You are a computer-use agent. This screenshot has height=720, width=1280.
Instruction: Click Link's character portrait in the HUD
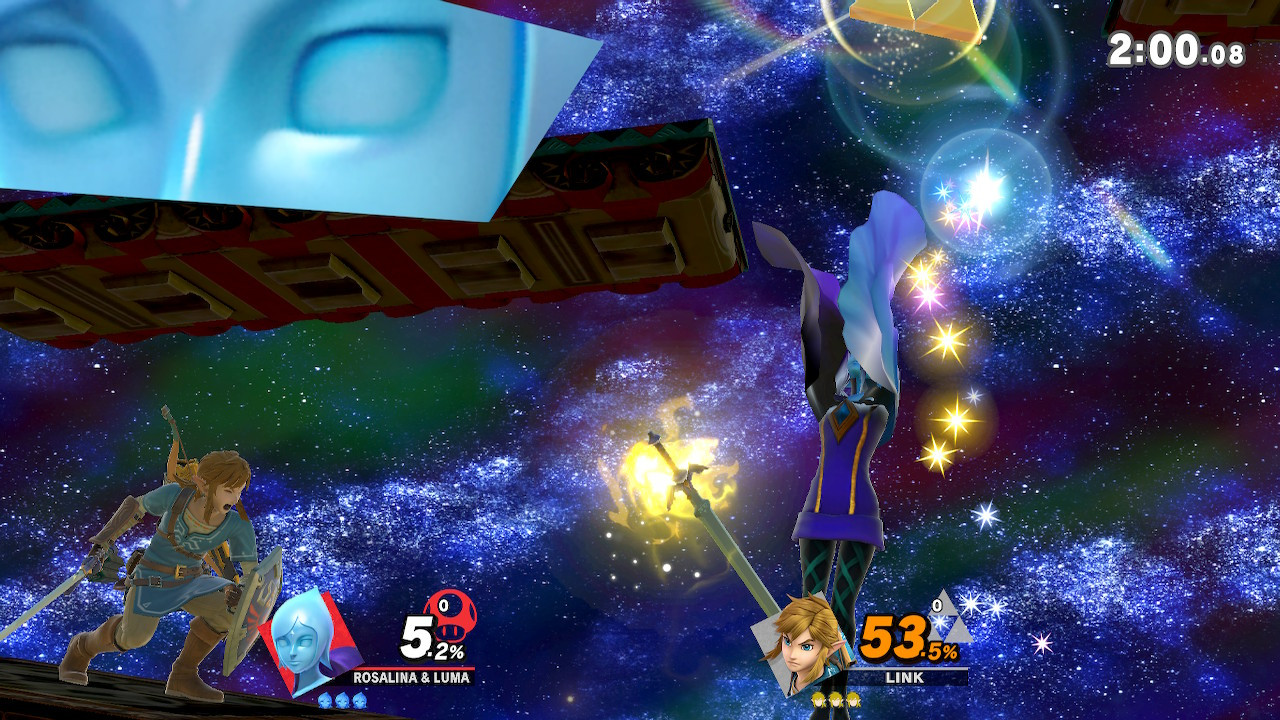click(x=800, y=645)
